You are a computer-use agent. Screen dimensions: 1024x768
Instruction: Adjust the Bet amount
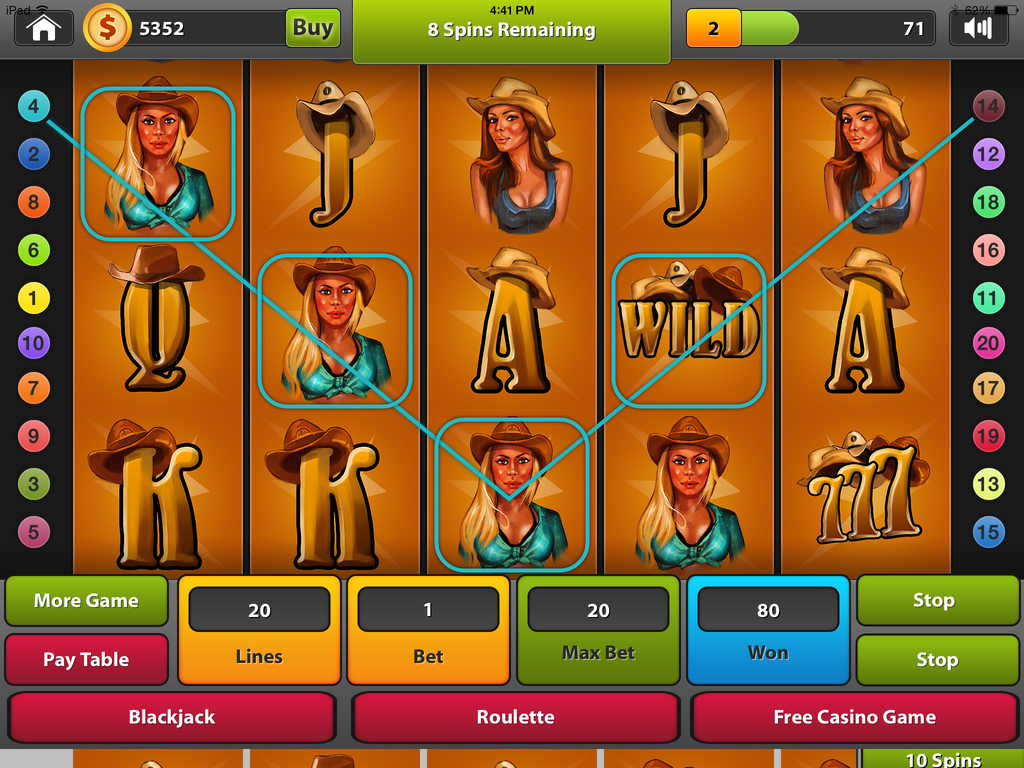[428, 629]
